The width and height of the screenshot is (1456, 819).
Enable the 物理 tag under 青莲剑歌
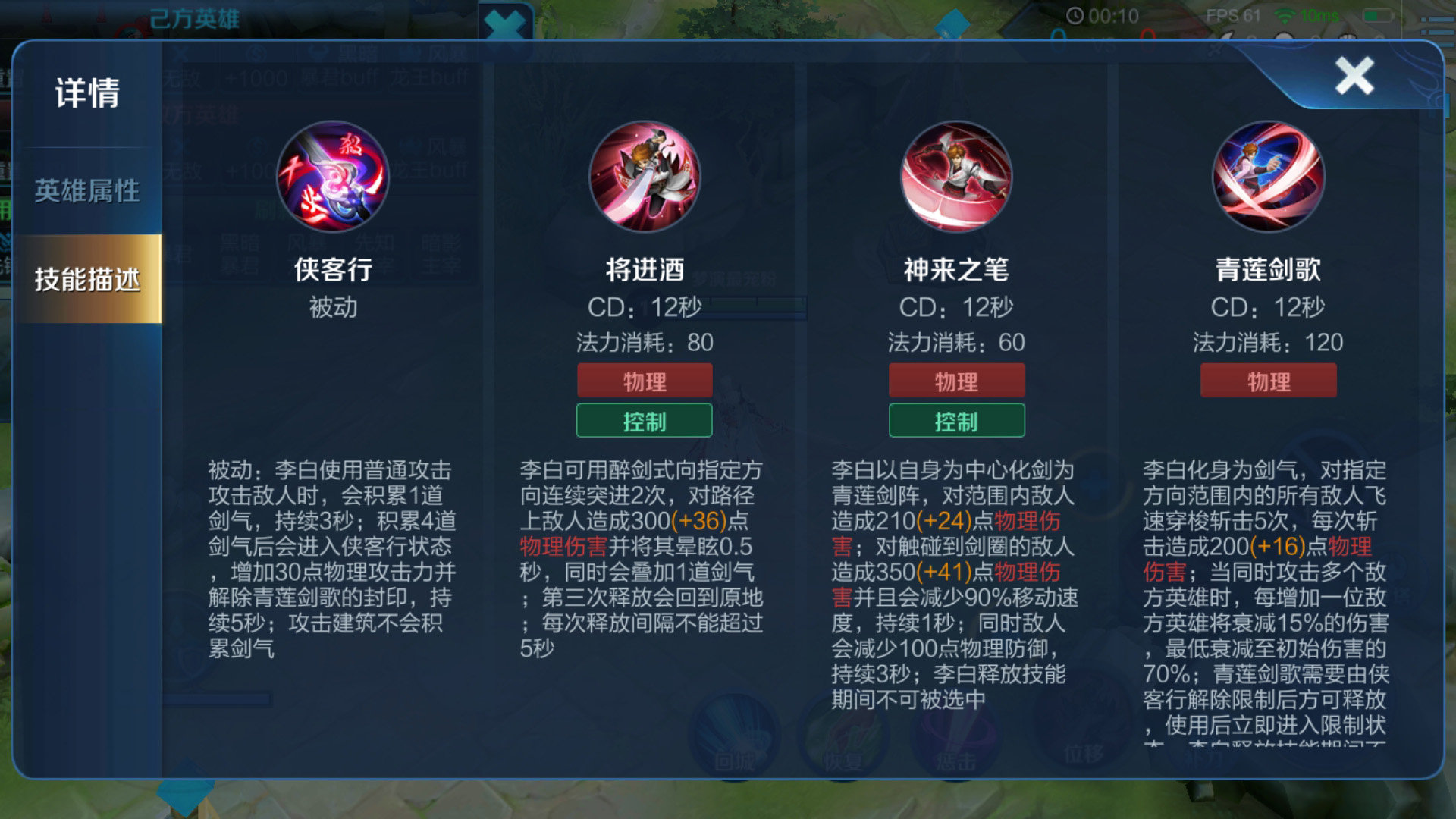[x=1269, y=381]
